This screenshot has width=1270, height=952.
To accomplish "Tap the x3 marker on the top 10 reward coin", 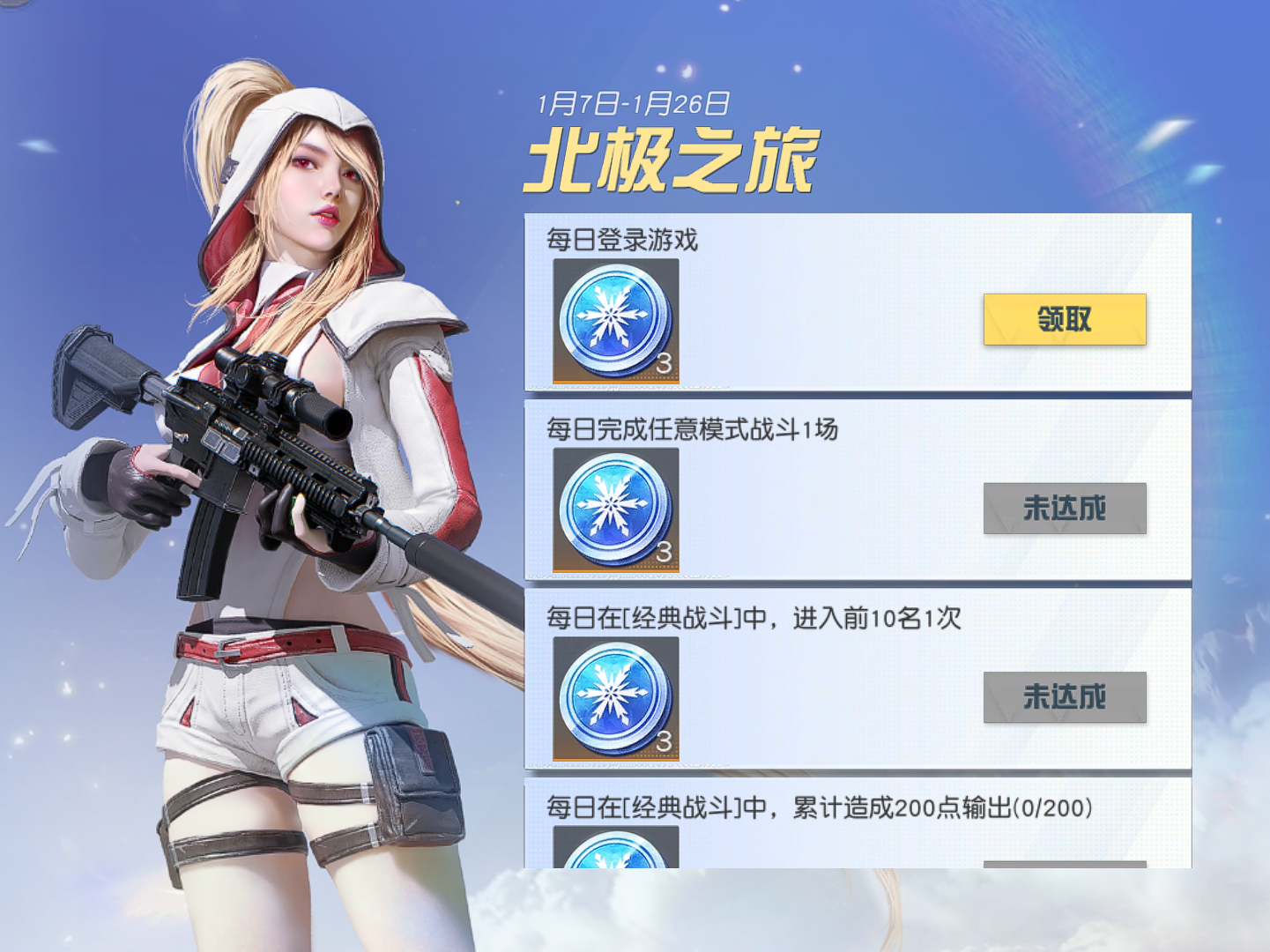I will pyautogui.click(x=666, y=743).
